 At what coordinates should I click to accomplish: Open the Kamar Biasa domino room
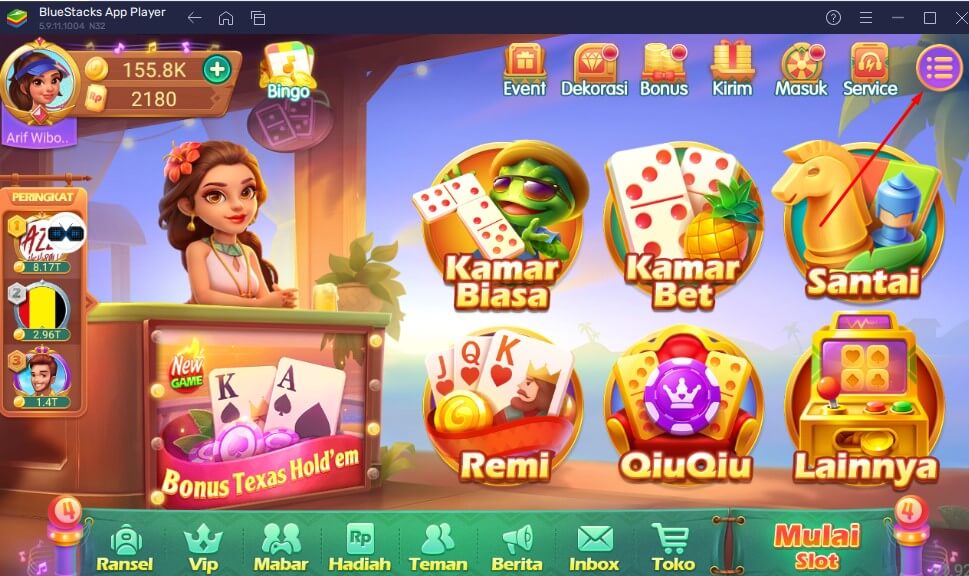[x=501, y=228]
